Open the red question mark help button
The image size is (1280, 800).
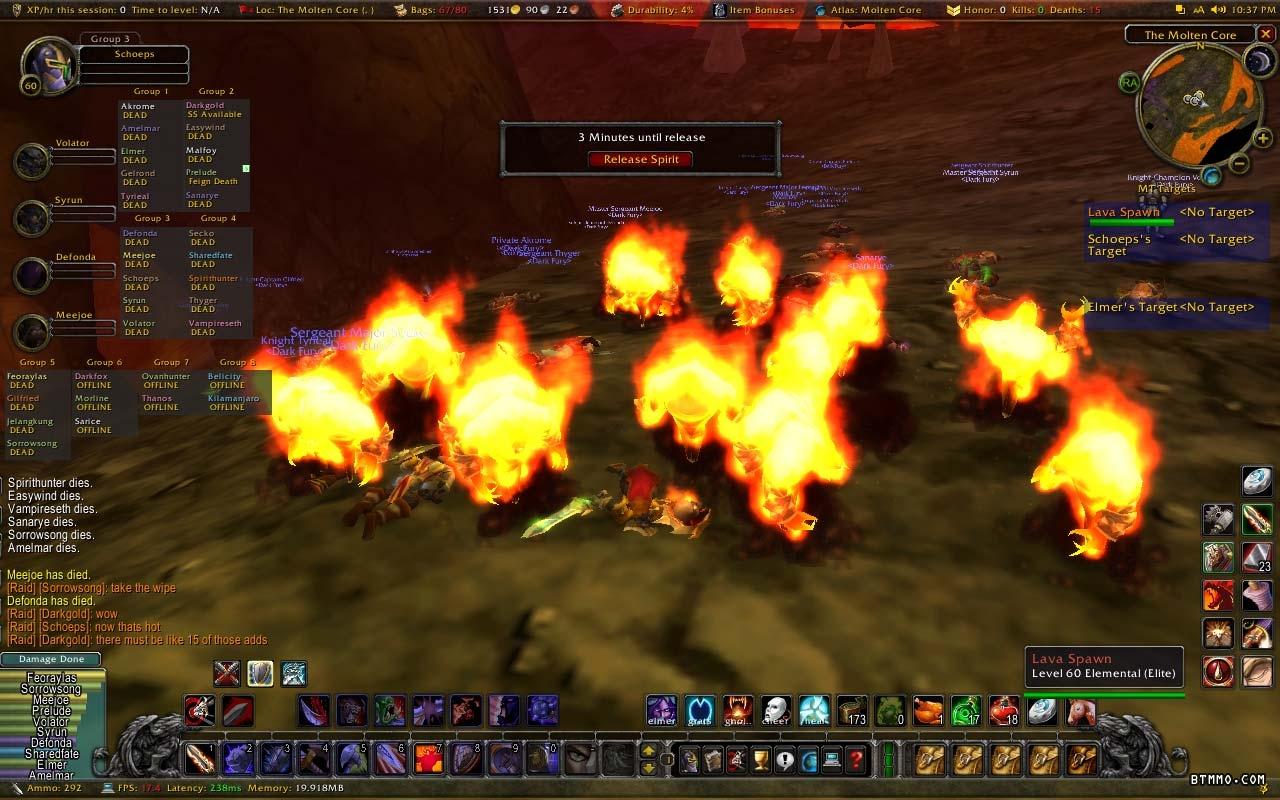(x=856, y=759)
